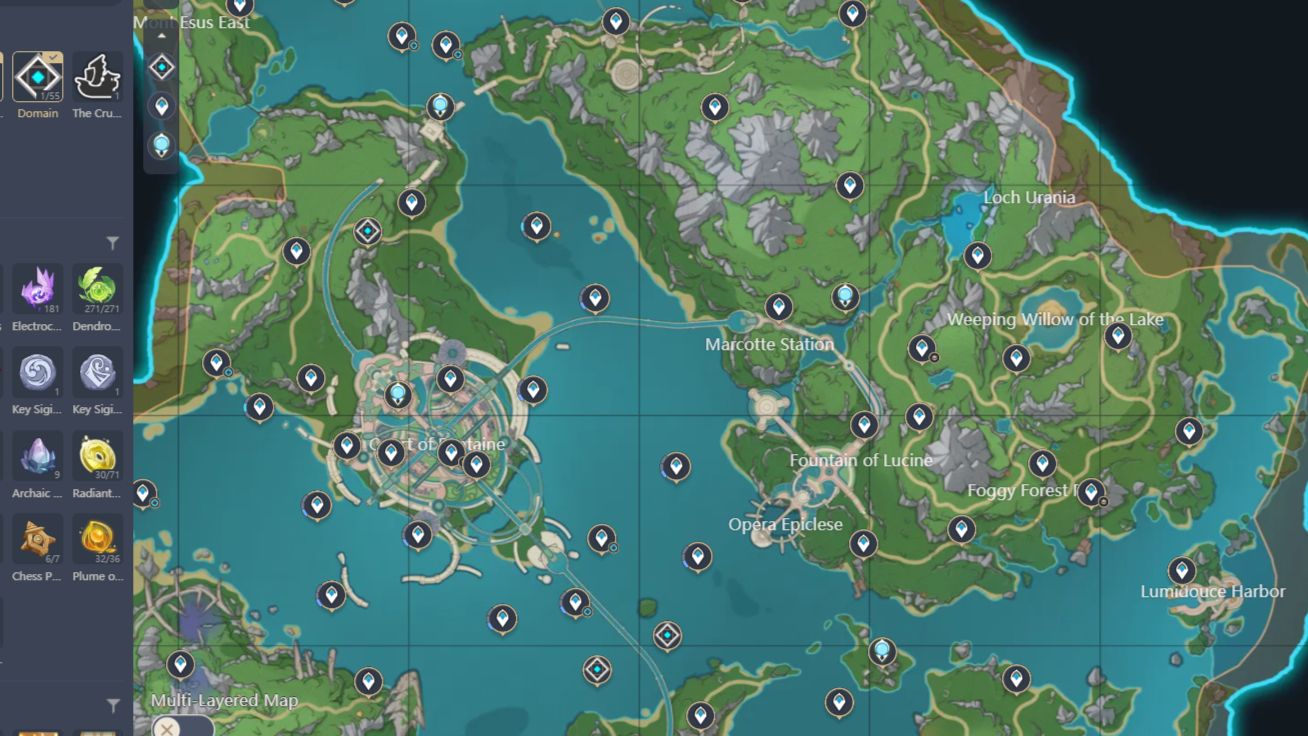
Task: Select the Plume of Purifying Light filter
Action: coord(97,539)
